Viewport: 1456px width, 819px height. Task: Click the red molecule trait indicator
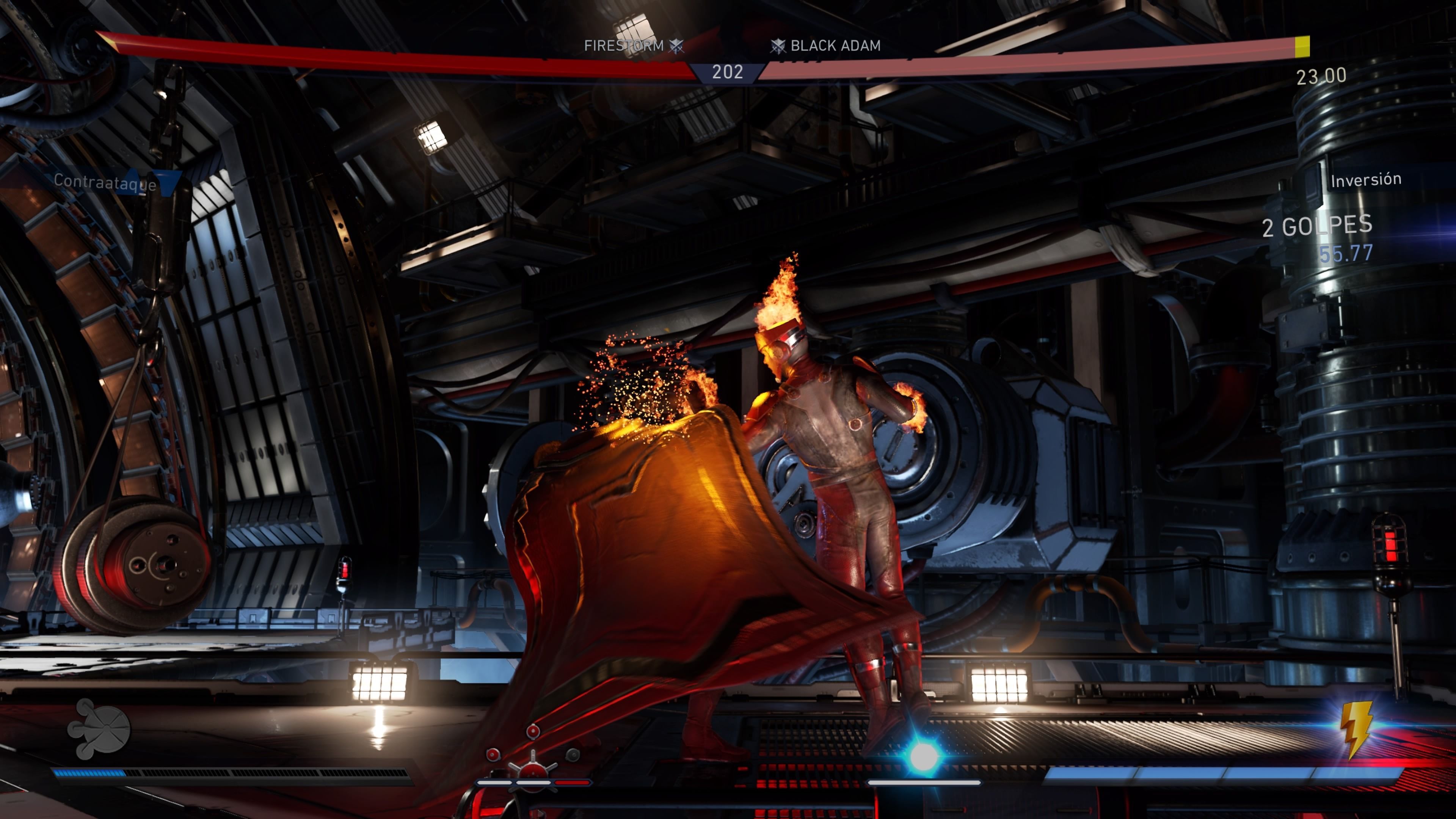(x=532, y=756)
